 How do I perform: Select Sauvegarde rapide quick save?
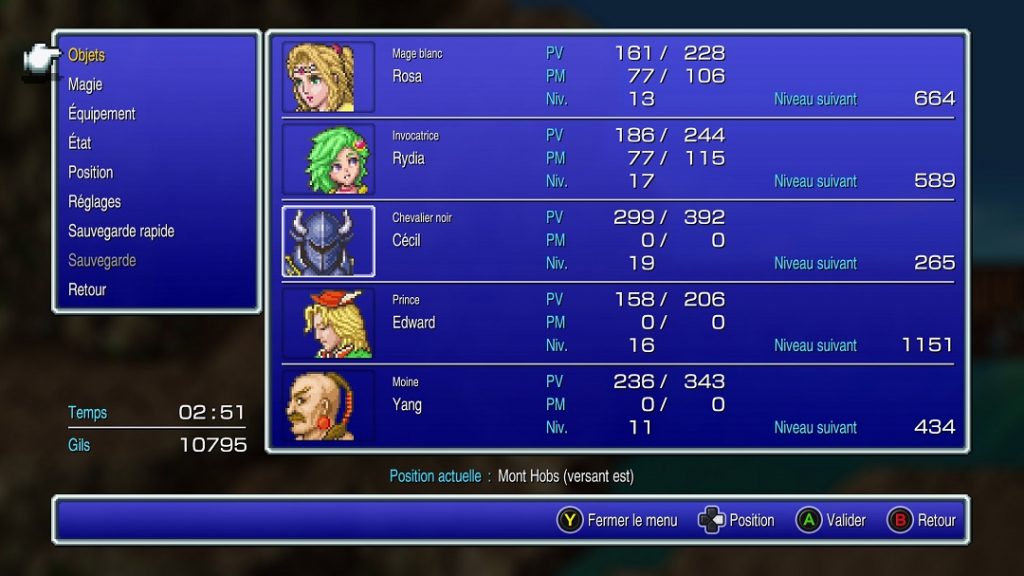click(121, 231)
